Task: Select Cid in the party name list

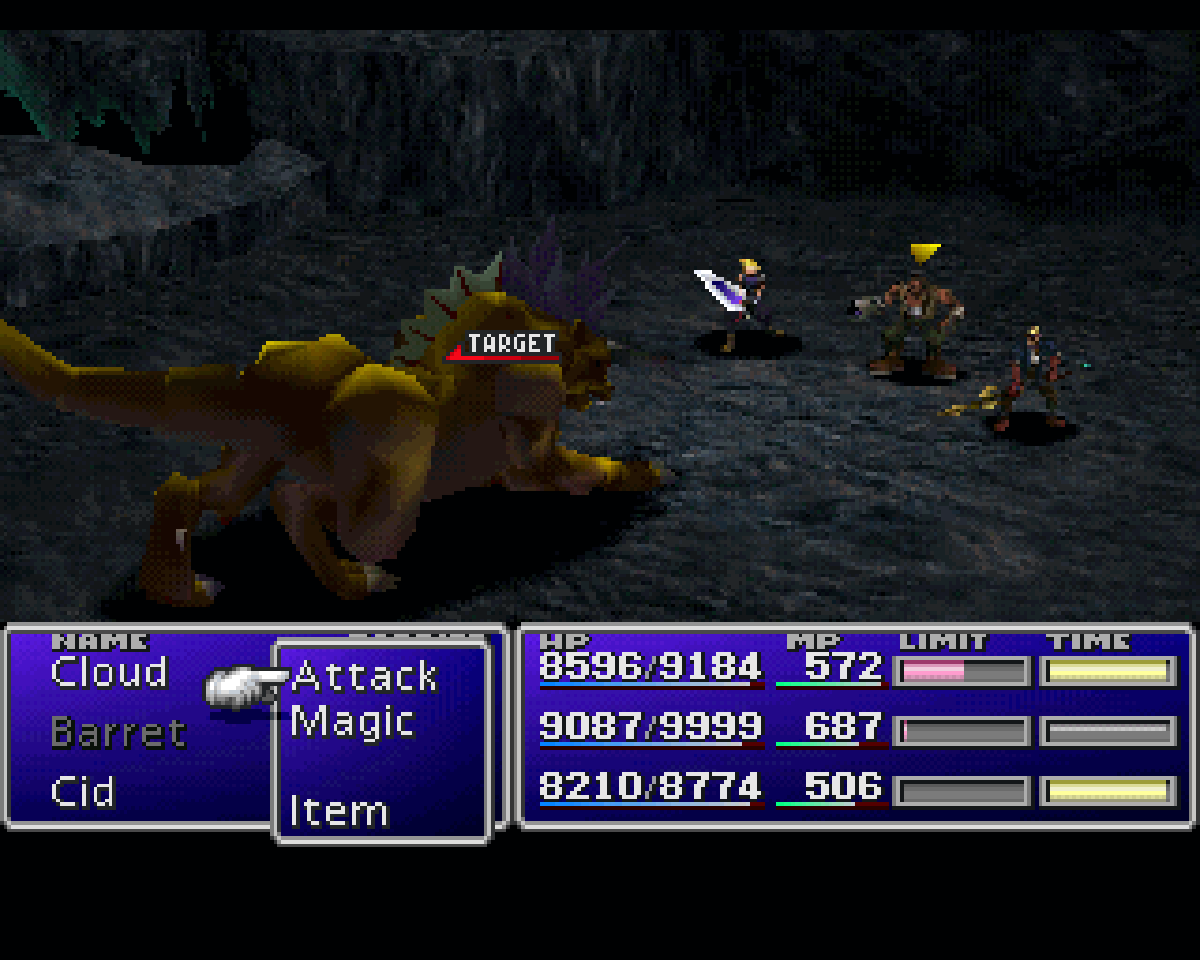Action: (83, 793)
